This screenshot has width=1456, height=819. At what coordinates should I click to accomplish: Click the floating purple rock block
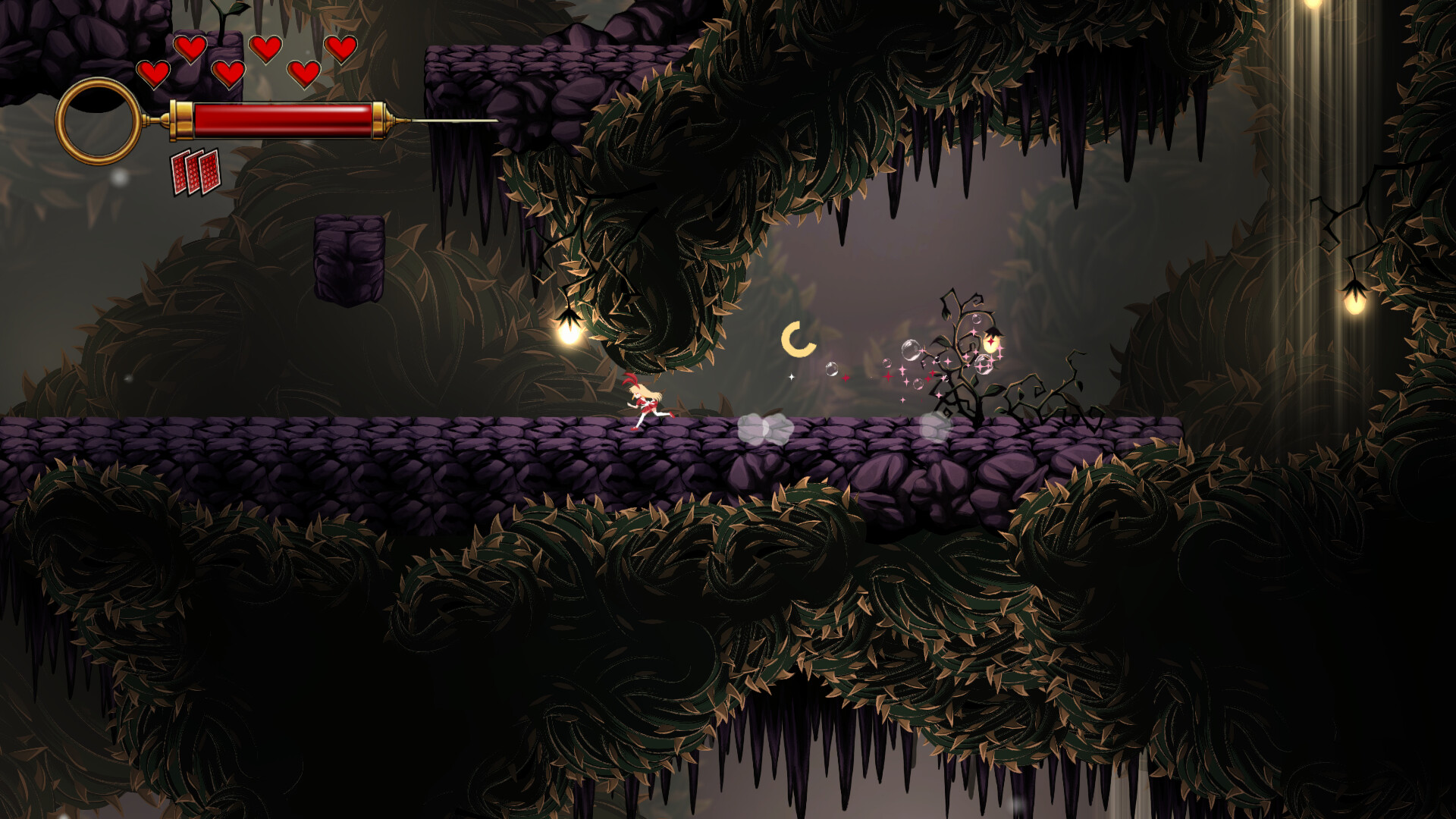pyautogui.click(x=349, y=258)
